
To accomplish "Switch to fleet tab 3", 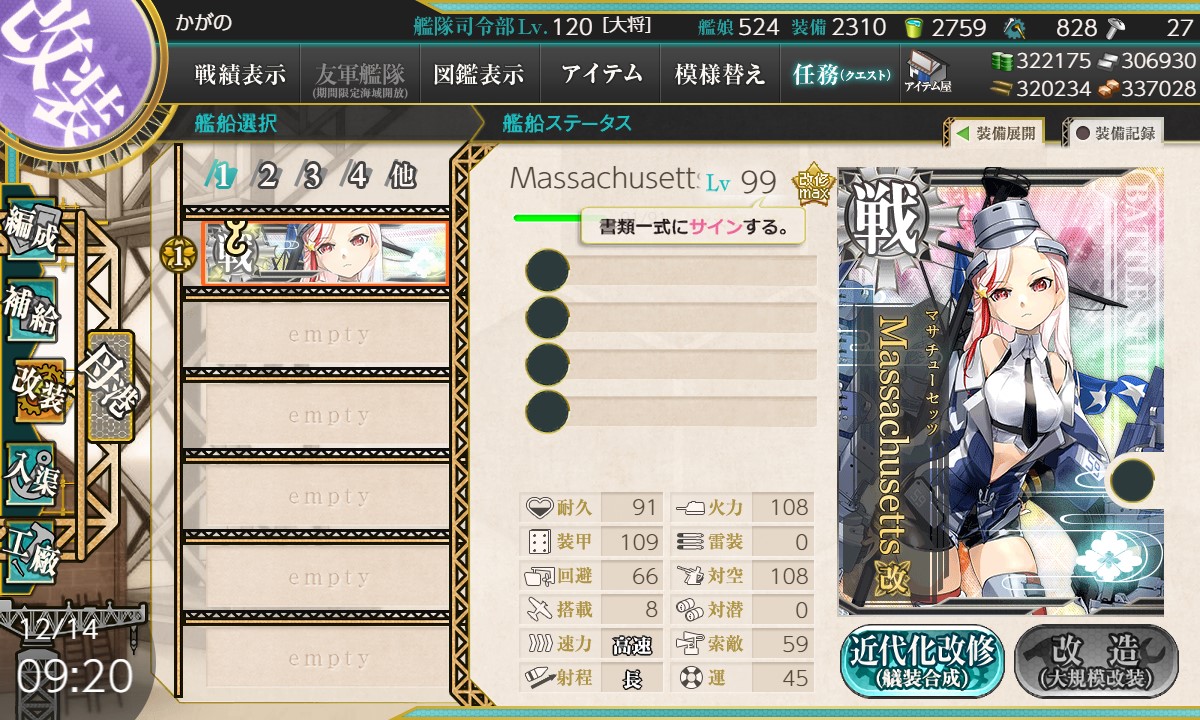I will click(312, 177).
